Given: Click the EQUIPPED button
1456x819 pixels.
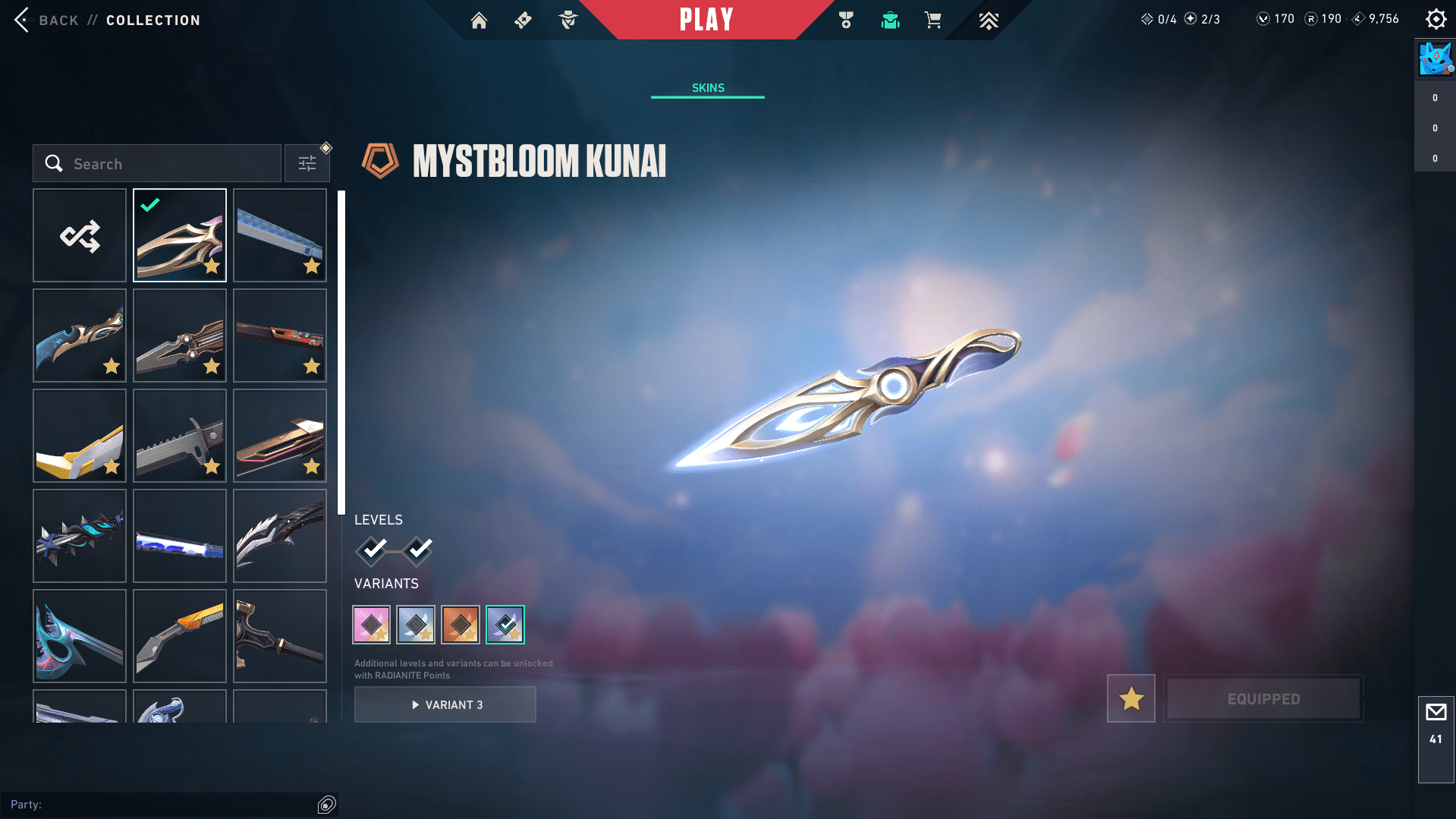Looking at the screenshot, I should [1263, 698].
